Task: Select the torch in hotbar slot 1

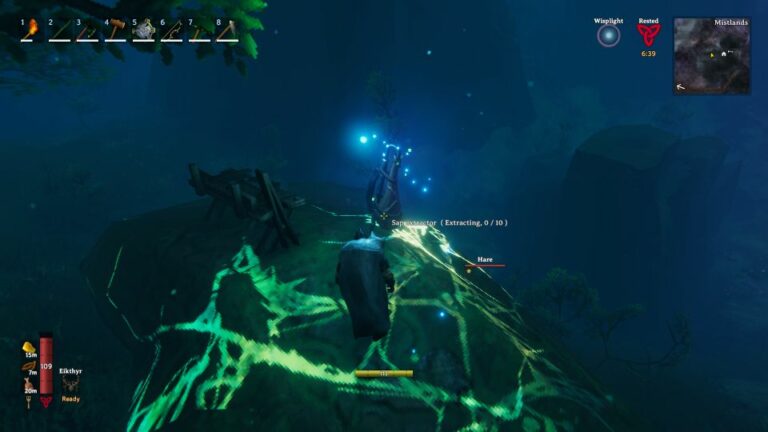Action: 32,29
